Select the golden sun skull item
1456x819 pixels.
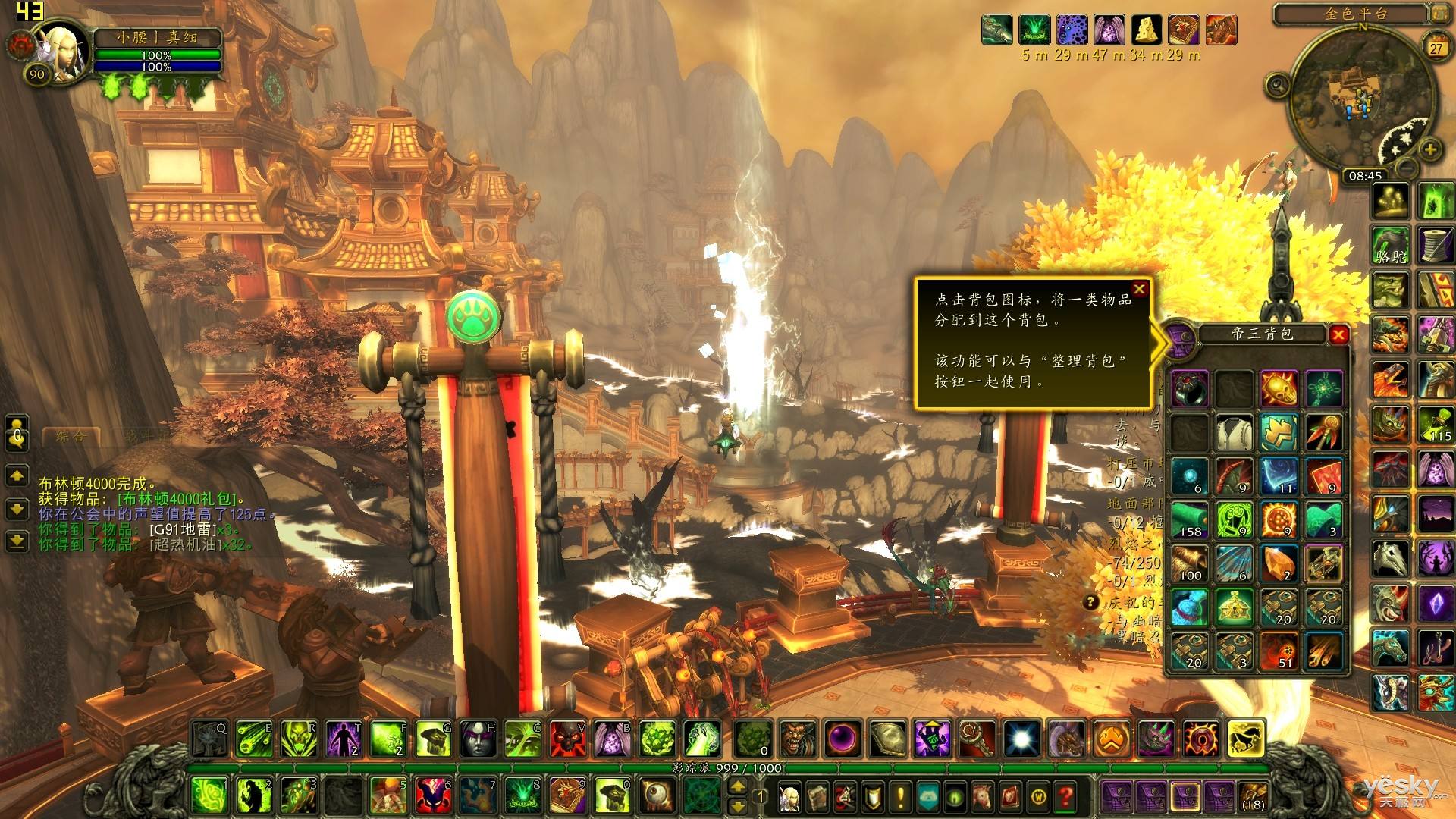(1279, 389)
